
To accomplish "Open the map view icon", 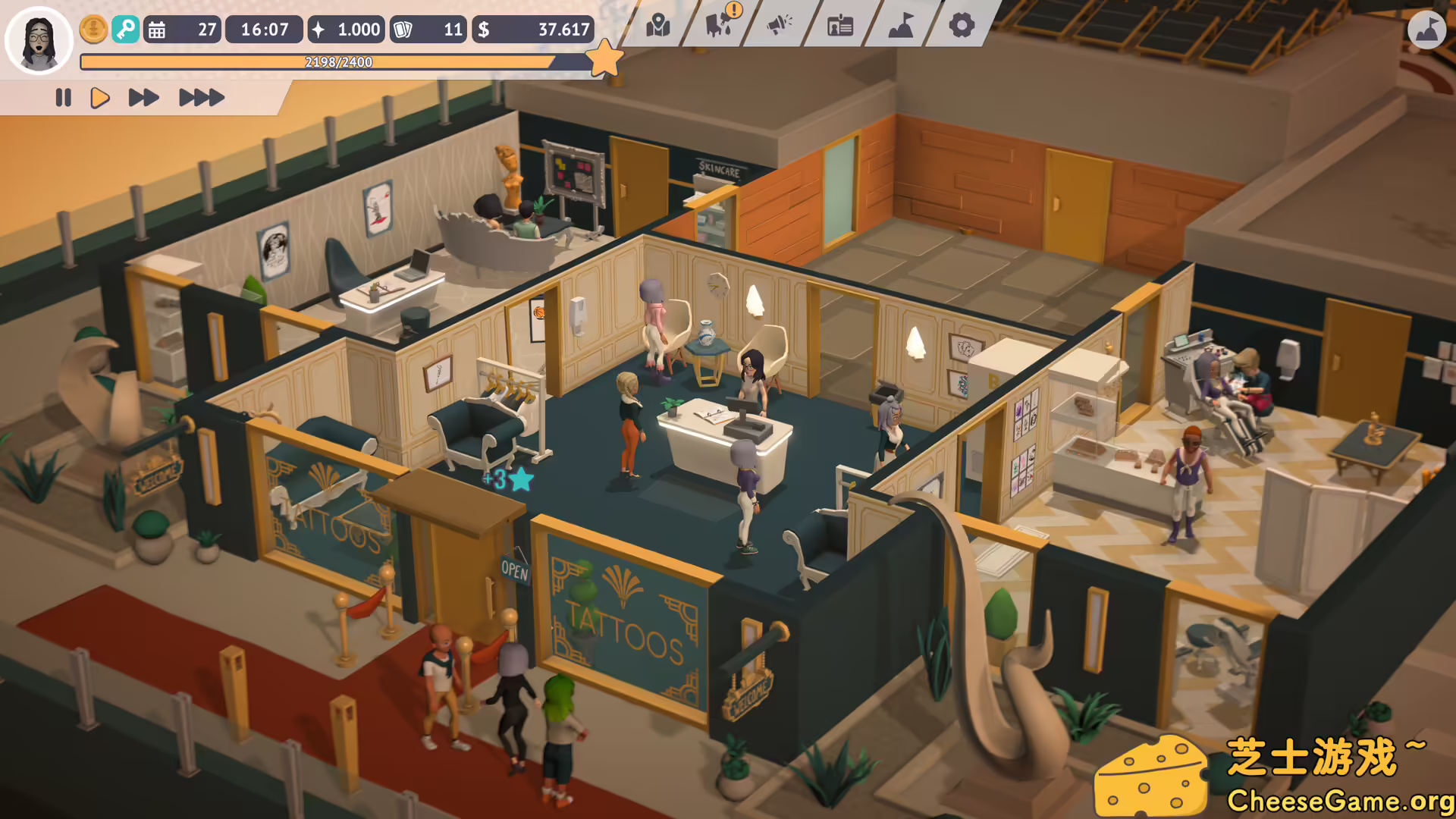I will 659,26.
